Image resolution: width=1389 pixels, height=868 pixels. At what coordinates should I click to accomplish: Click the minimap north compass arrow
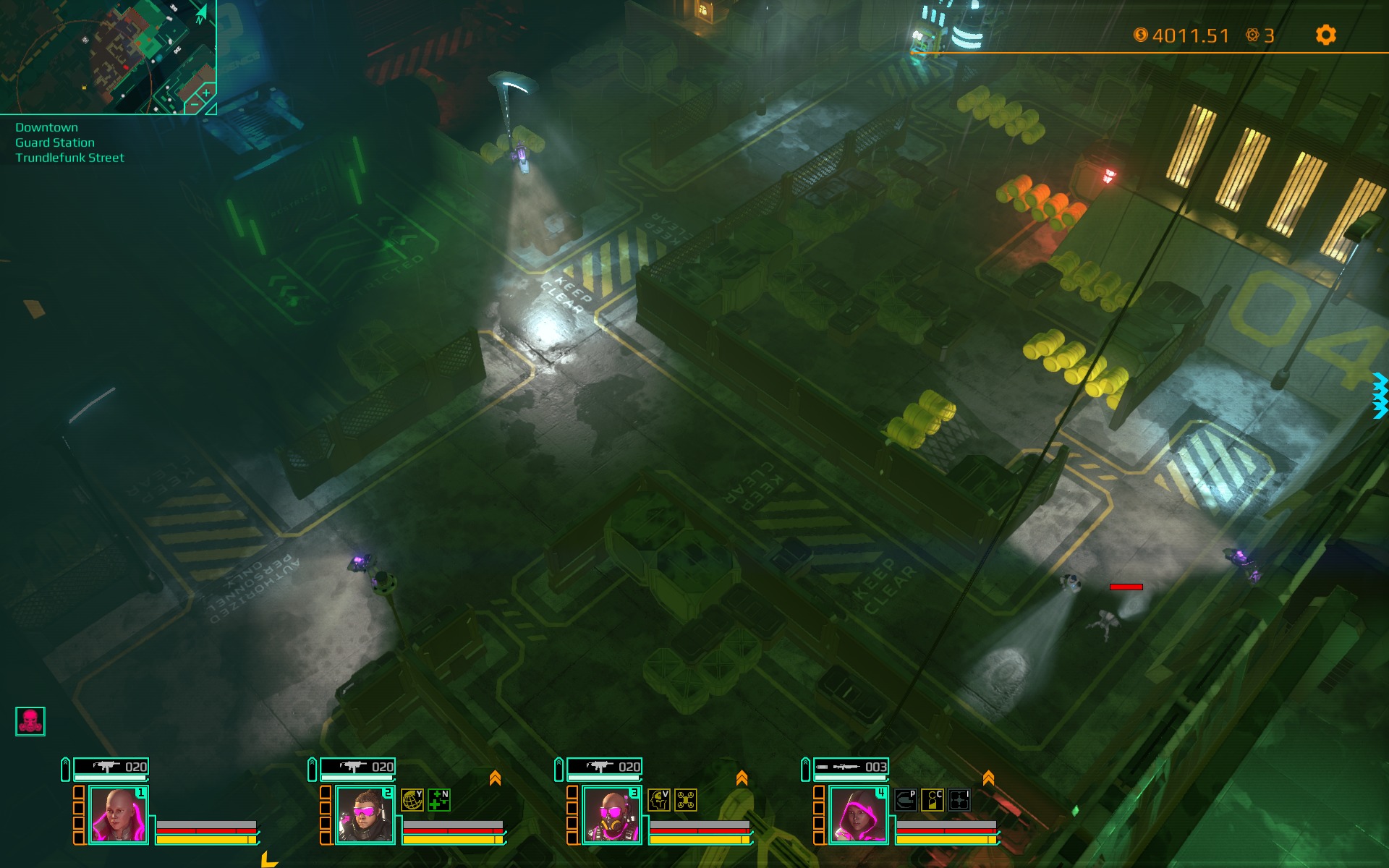click(x=202, y=13)
